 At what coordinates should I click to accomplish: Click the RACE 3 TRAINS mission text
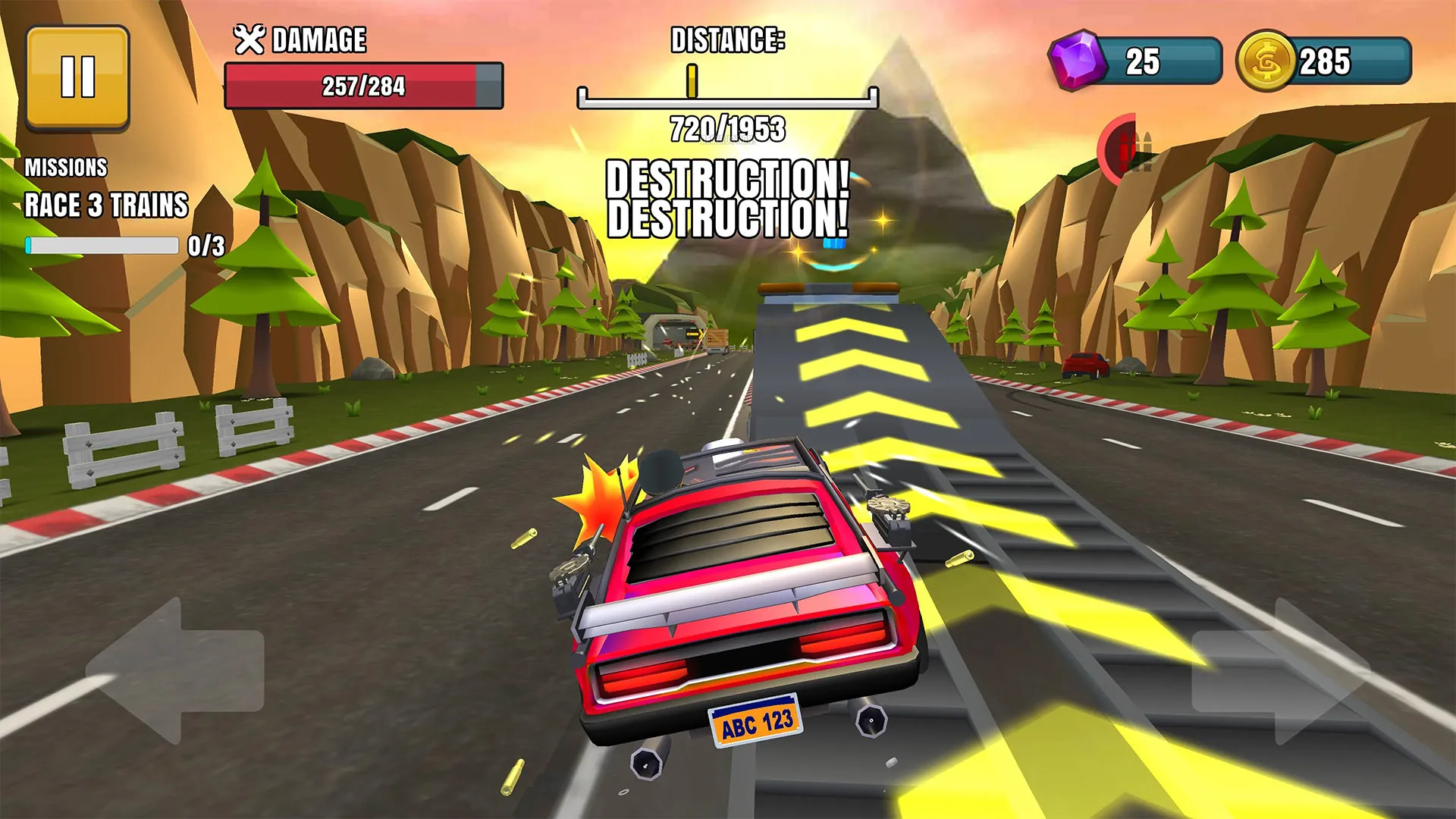coord(106,205)
